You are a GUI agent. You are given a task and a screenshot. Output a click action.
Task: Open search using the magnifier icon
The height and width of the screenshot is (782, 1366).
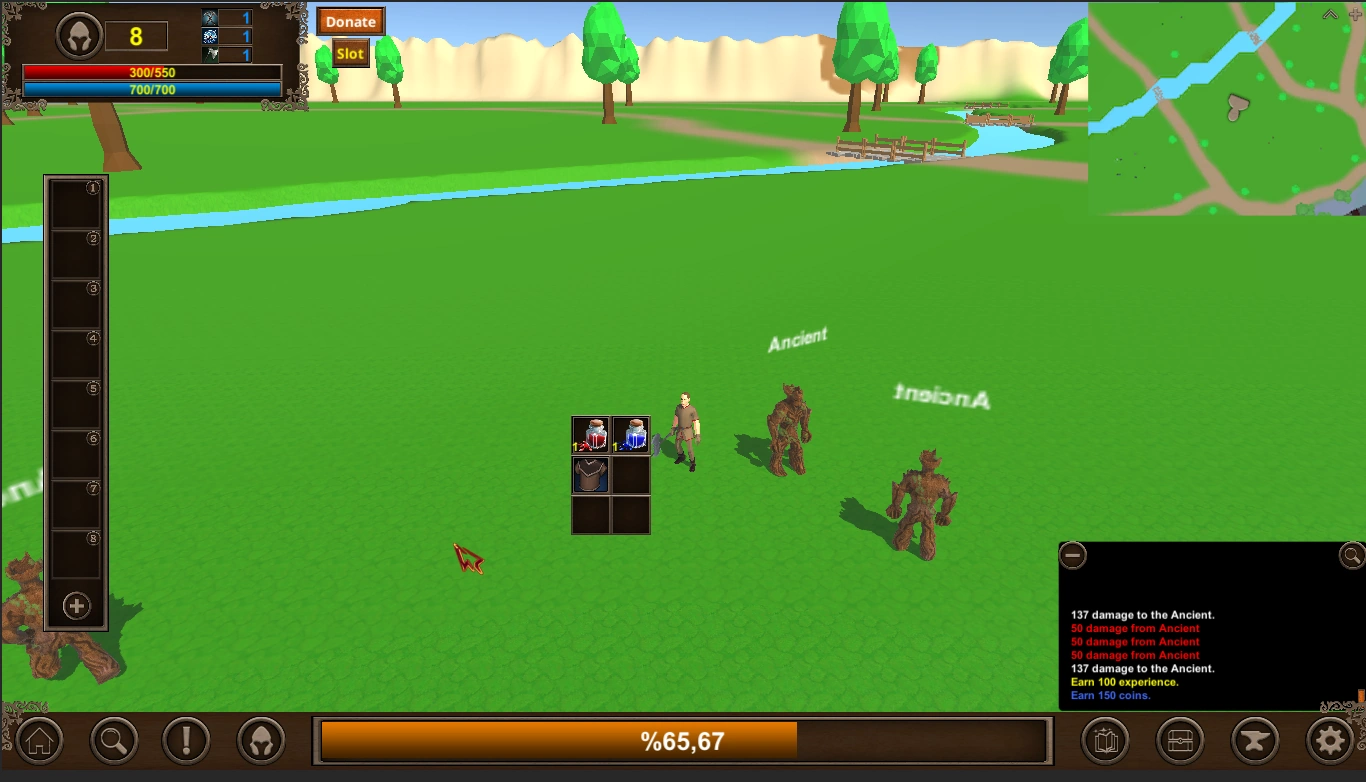pyautogui.click(x=112, y=740)
